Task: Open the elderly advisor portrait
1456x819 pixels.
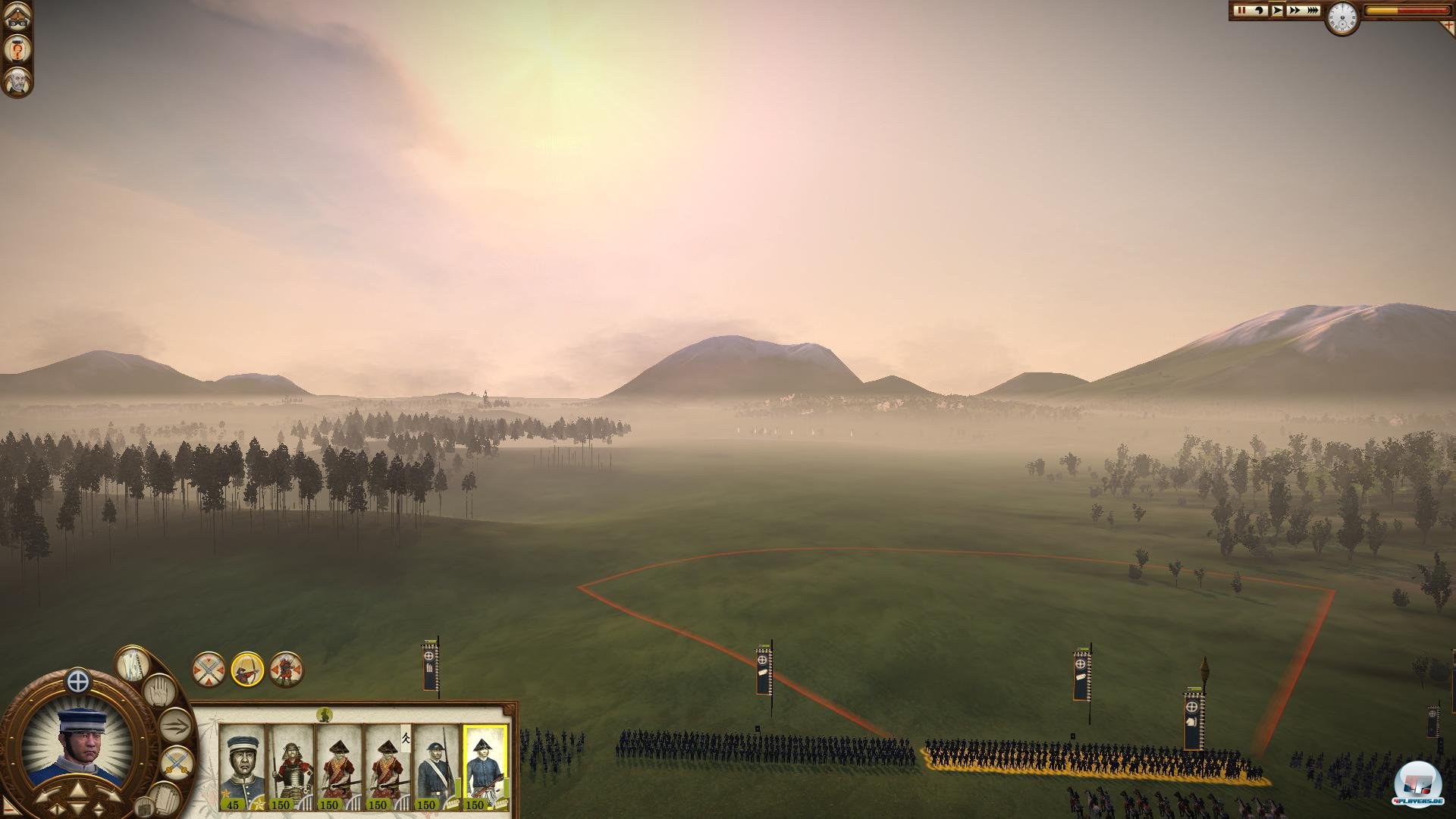Action: point(17,82)
